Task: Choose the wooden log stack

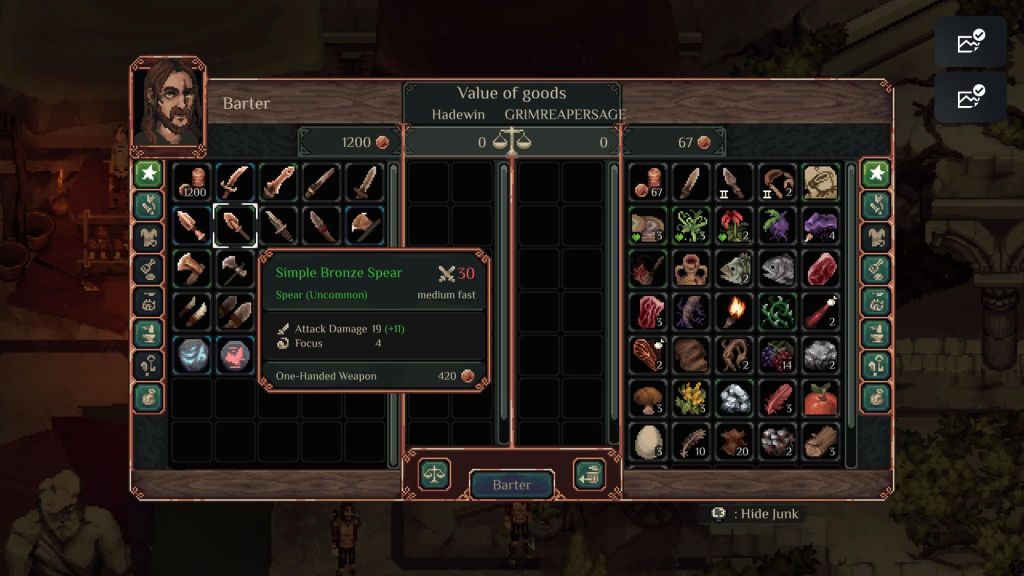Action: pyautogui.click(x=821, y=440)
